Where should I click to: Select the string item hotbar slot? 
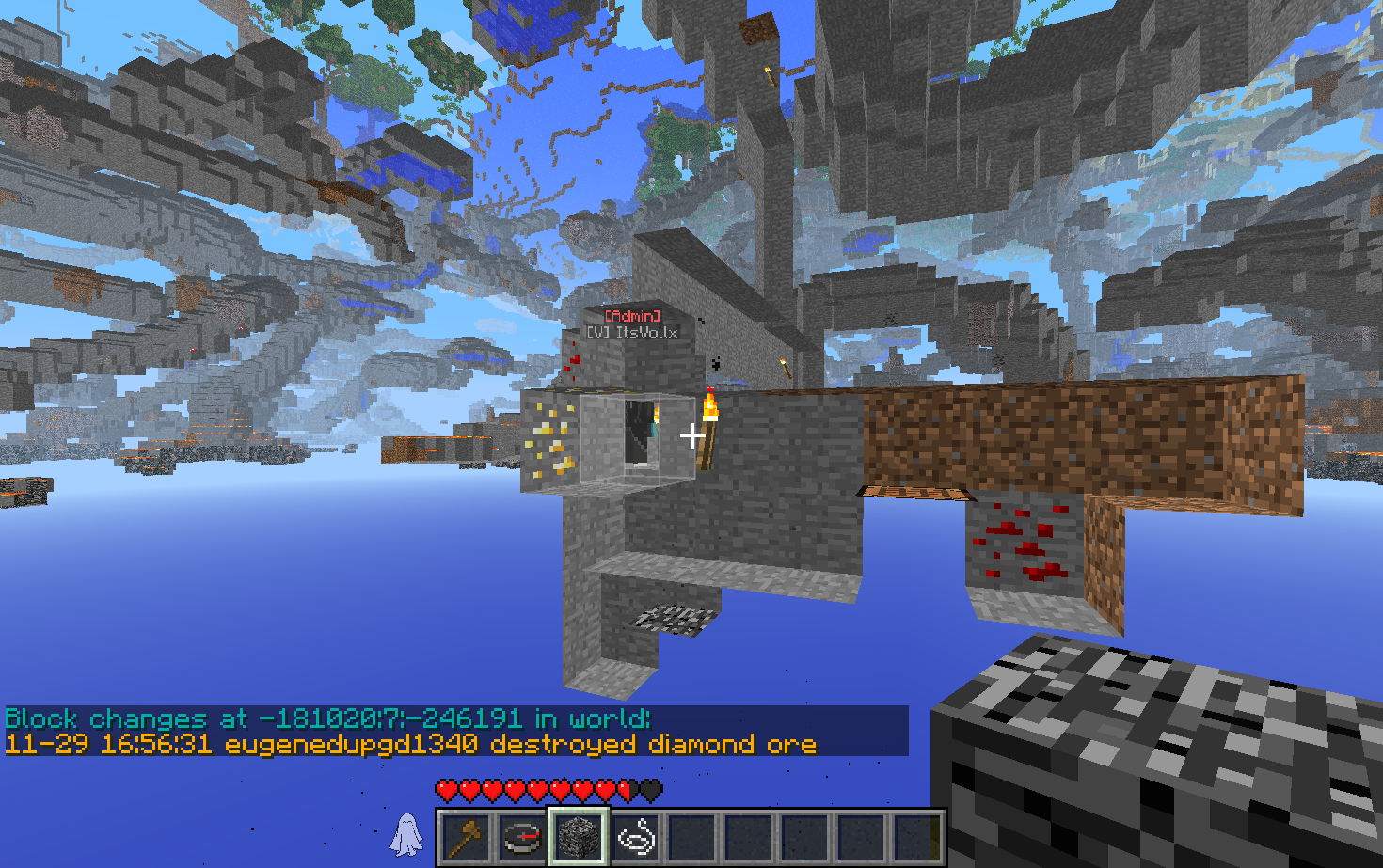[635, 836]
